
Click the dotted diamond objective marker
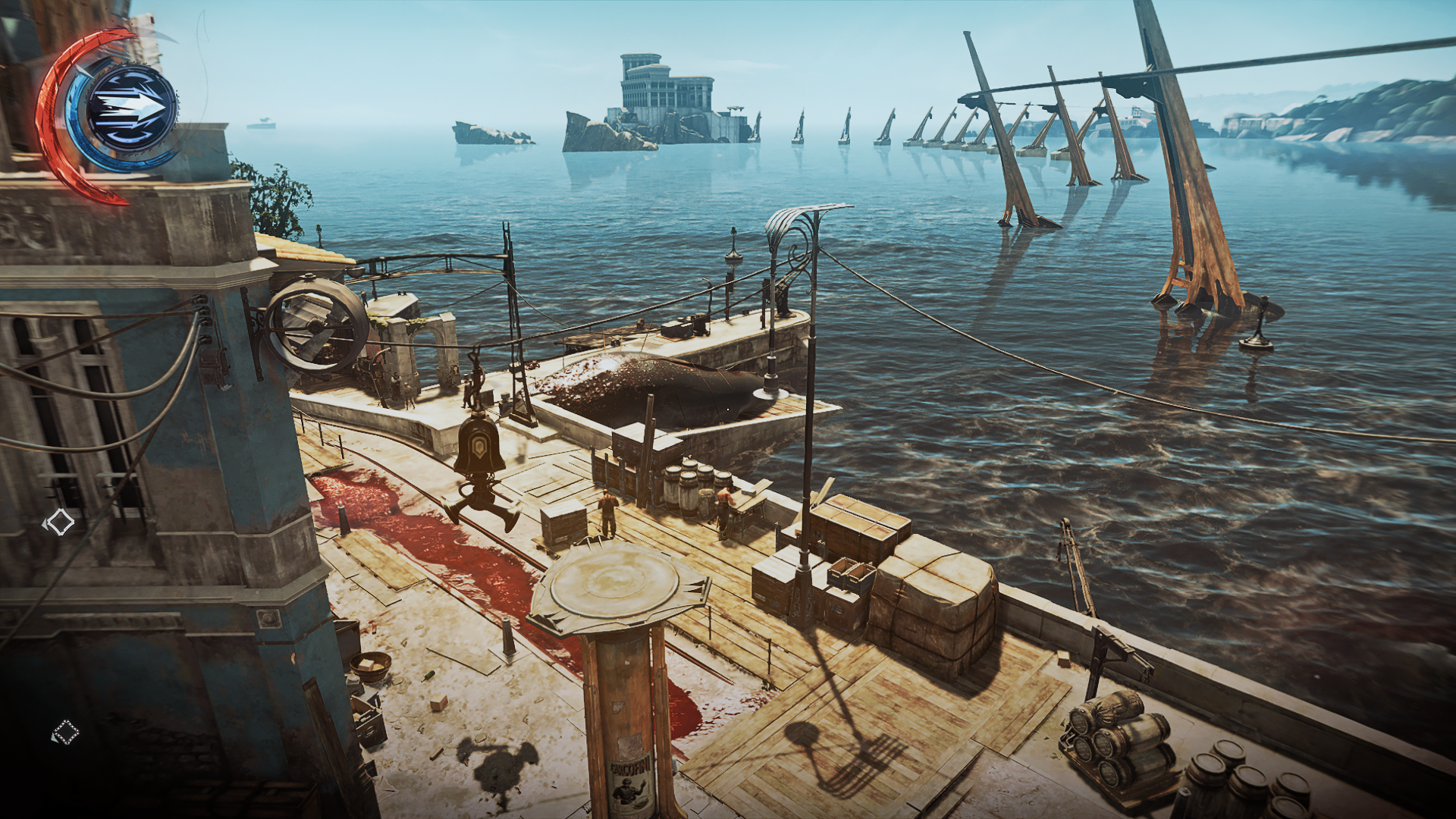(66, 733)
